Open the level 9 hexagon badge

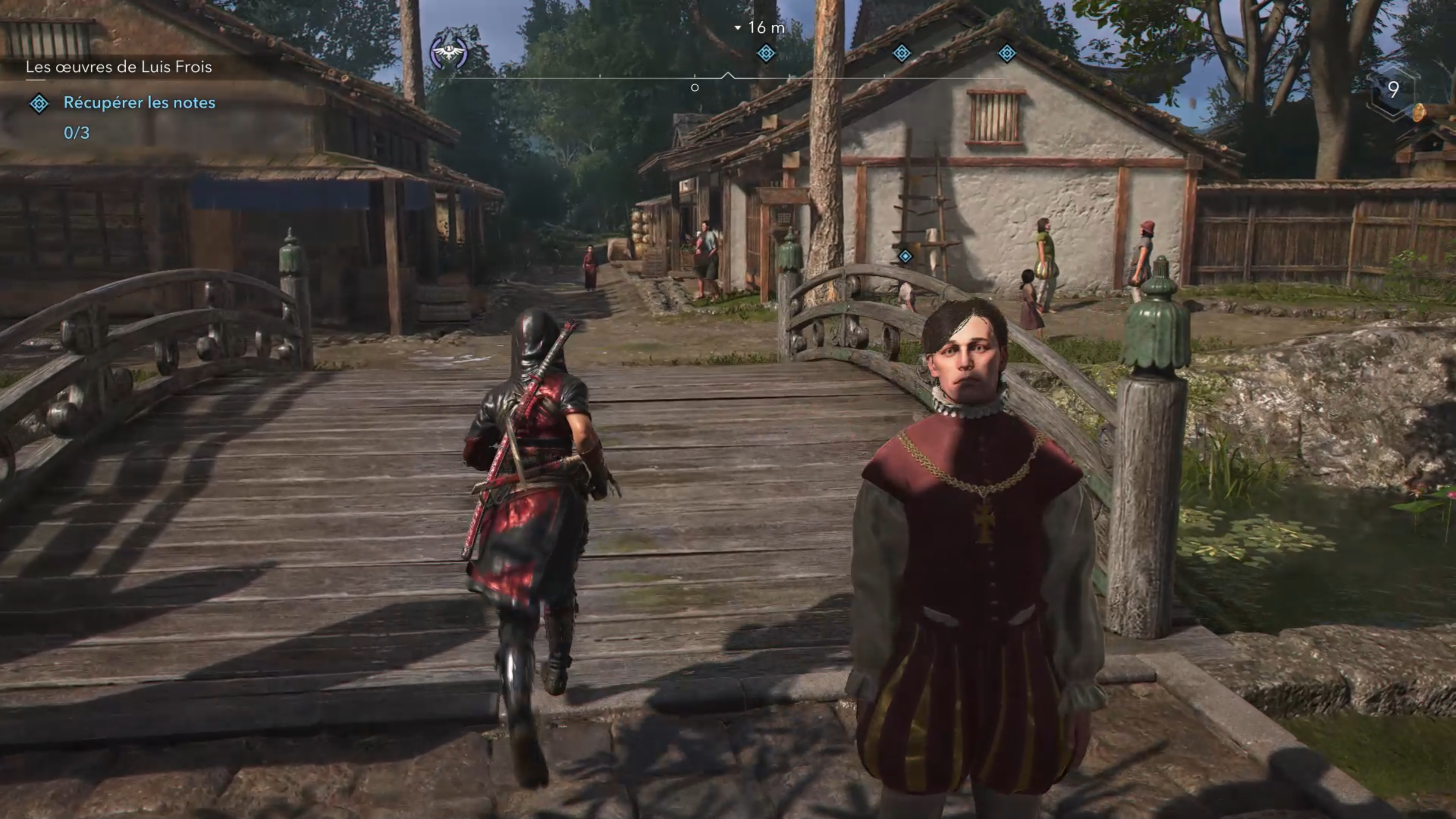coord(1393,89)
